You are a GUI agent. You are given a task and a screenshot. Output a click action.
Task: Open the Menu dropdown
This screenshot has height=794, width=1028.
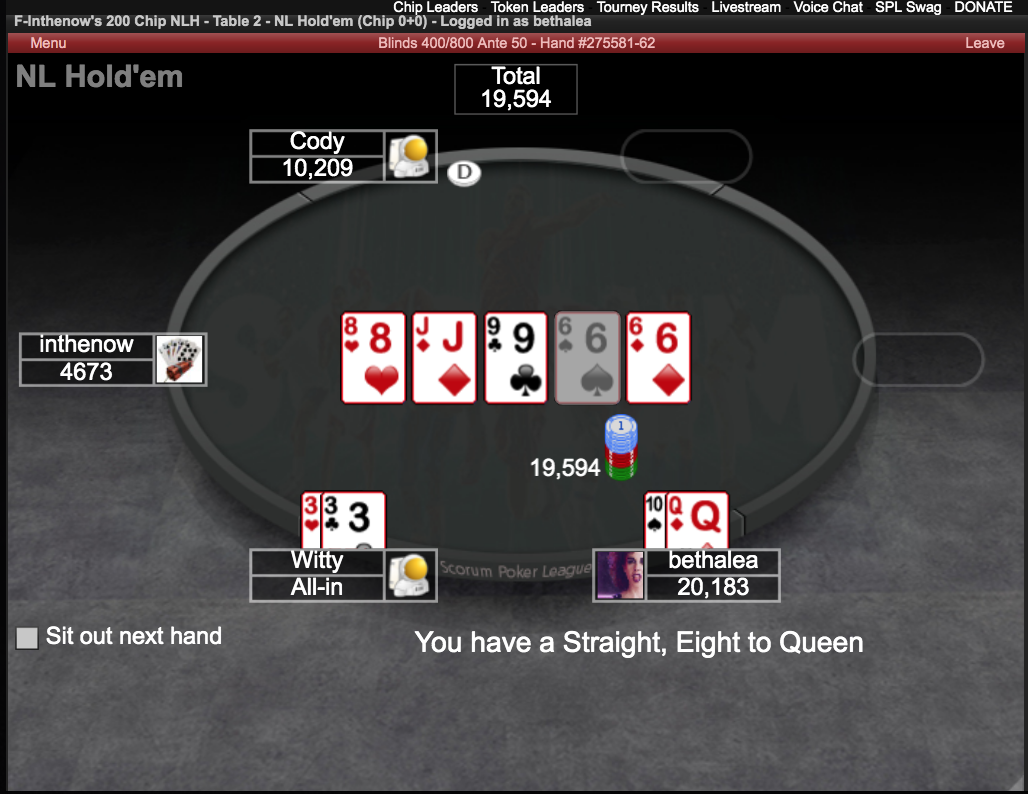[48, 43]
